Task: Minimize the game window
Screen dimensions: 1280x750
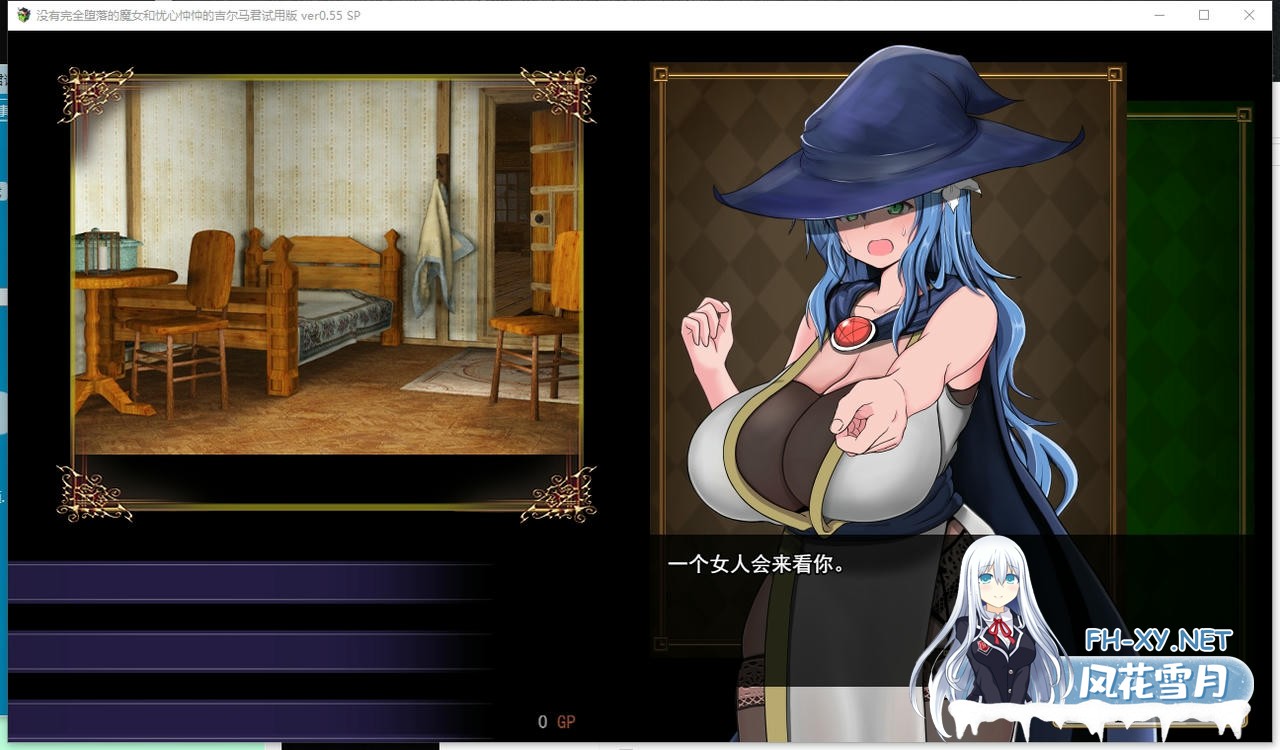Action: coord(1159,15)
